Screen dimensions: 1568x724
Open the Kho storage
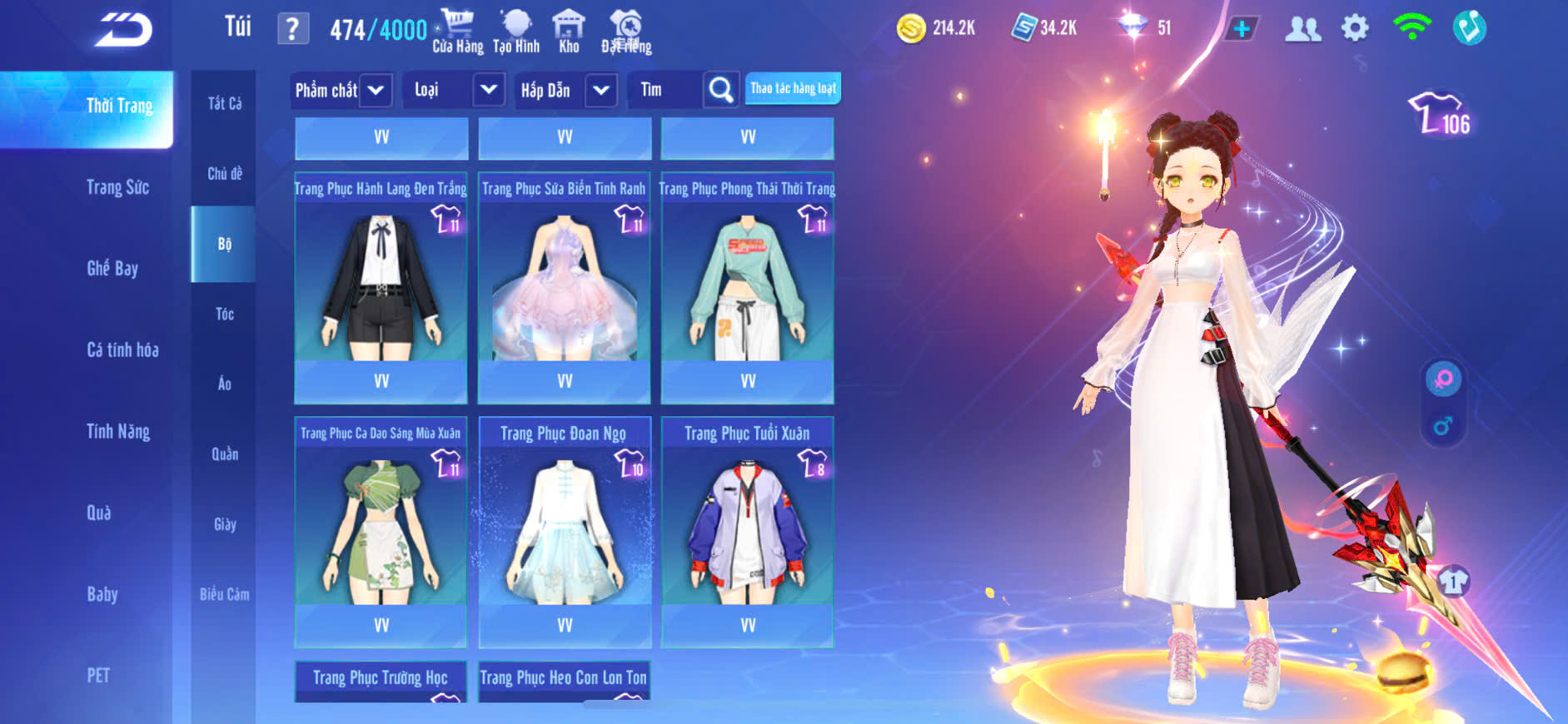click(569, 32)
